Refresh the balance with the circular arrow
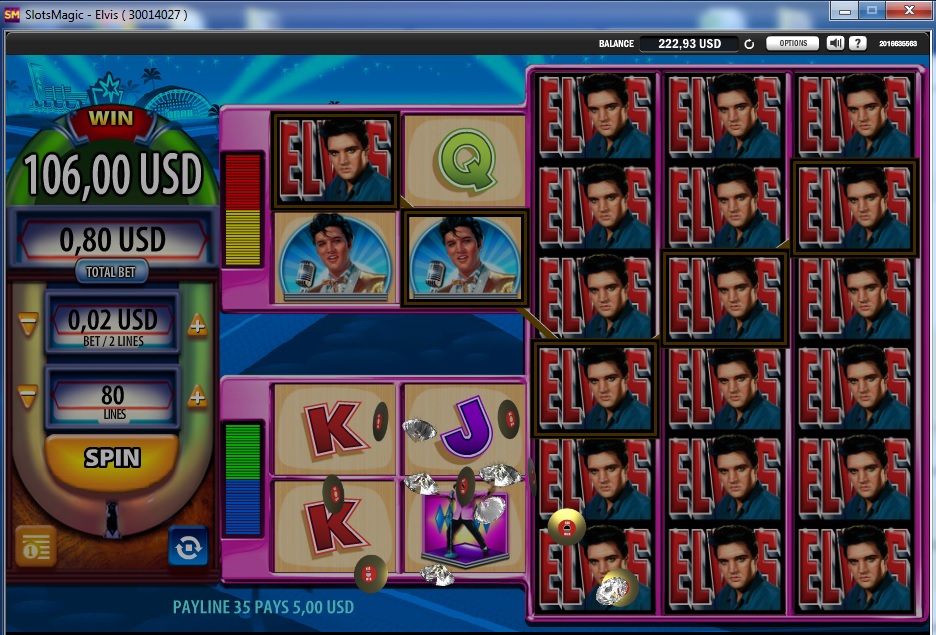The width and height of the screenshot is (936, 635). (x=749, y=44)
